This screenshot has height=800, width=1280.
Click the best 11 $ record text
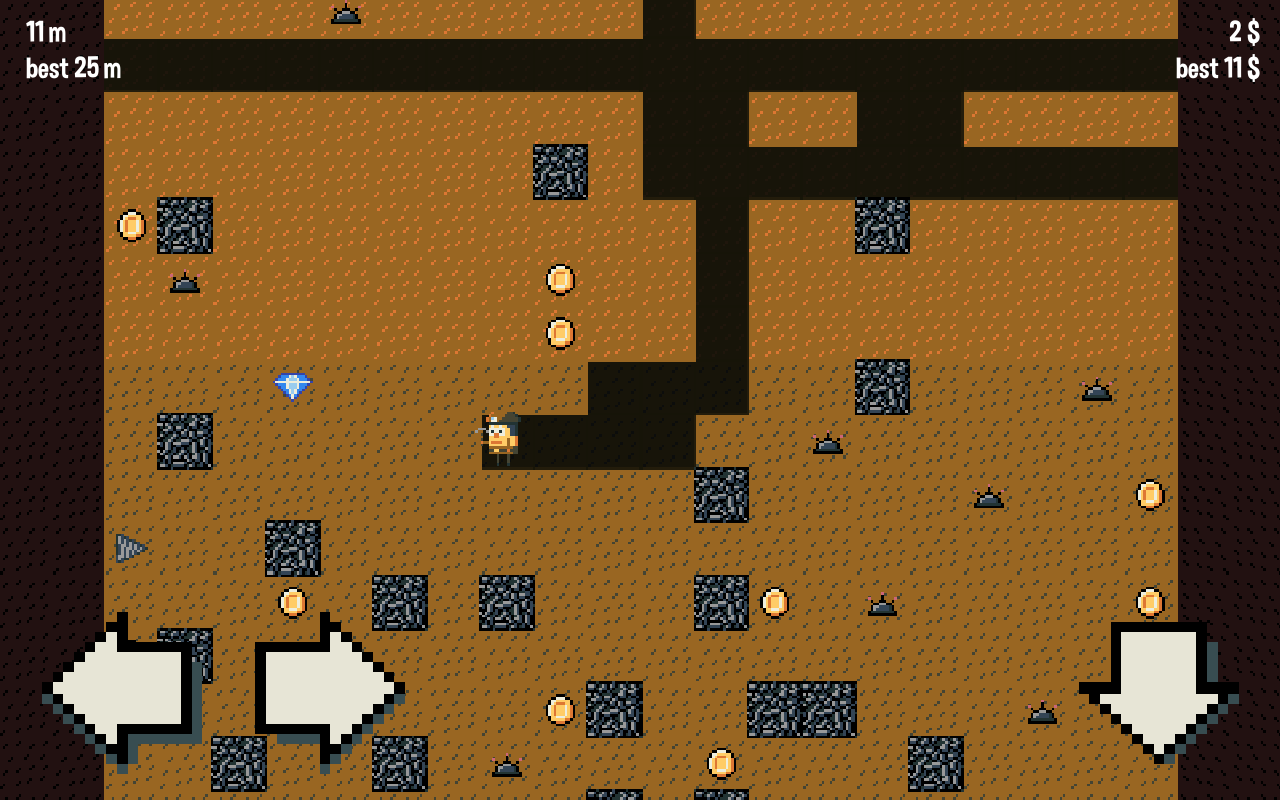click(x=1216, y=69)
